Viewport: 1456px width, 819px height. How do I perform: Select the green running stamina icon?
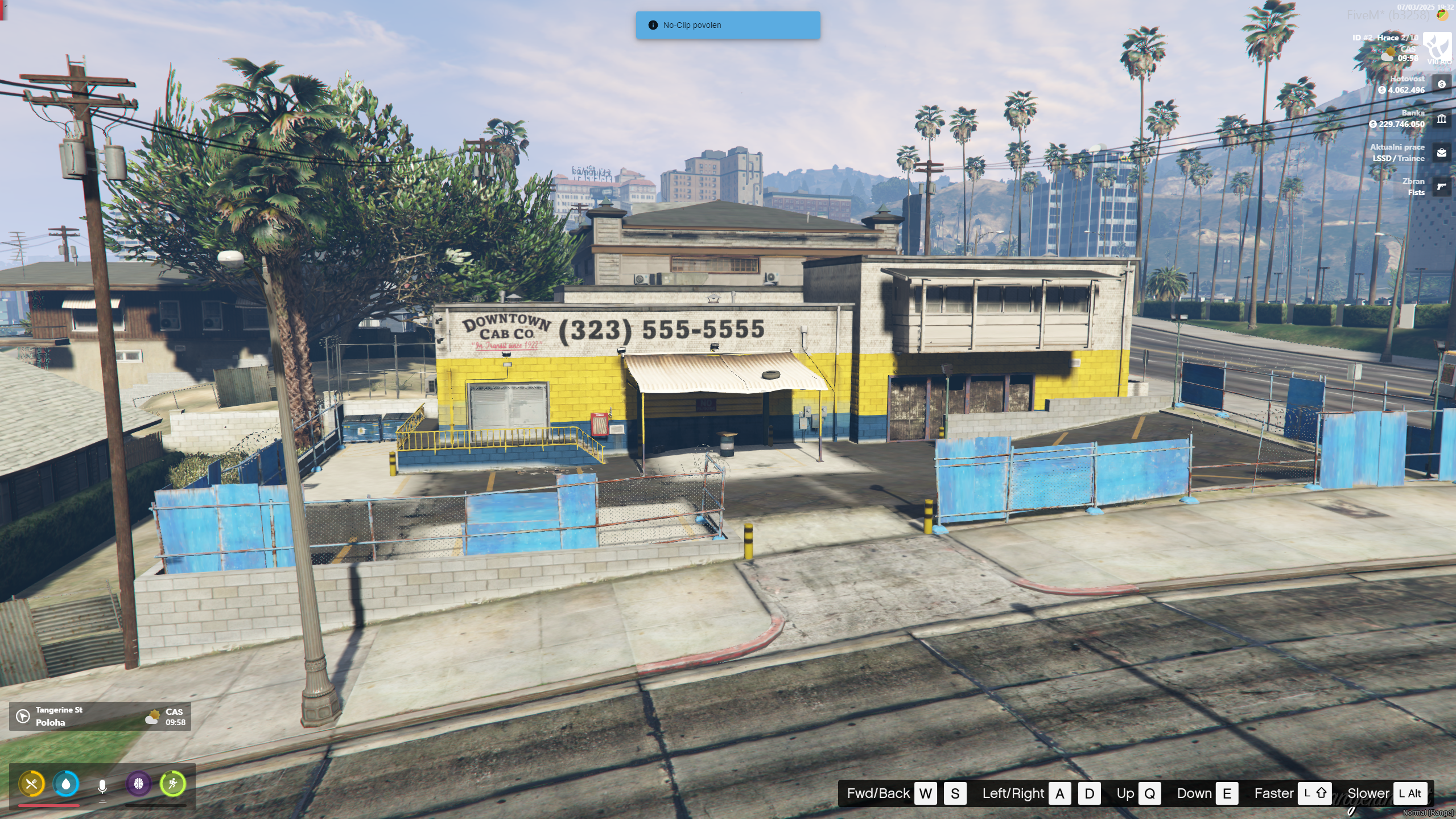point(172,784)
